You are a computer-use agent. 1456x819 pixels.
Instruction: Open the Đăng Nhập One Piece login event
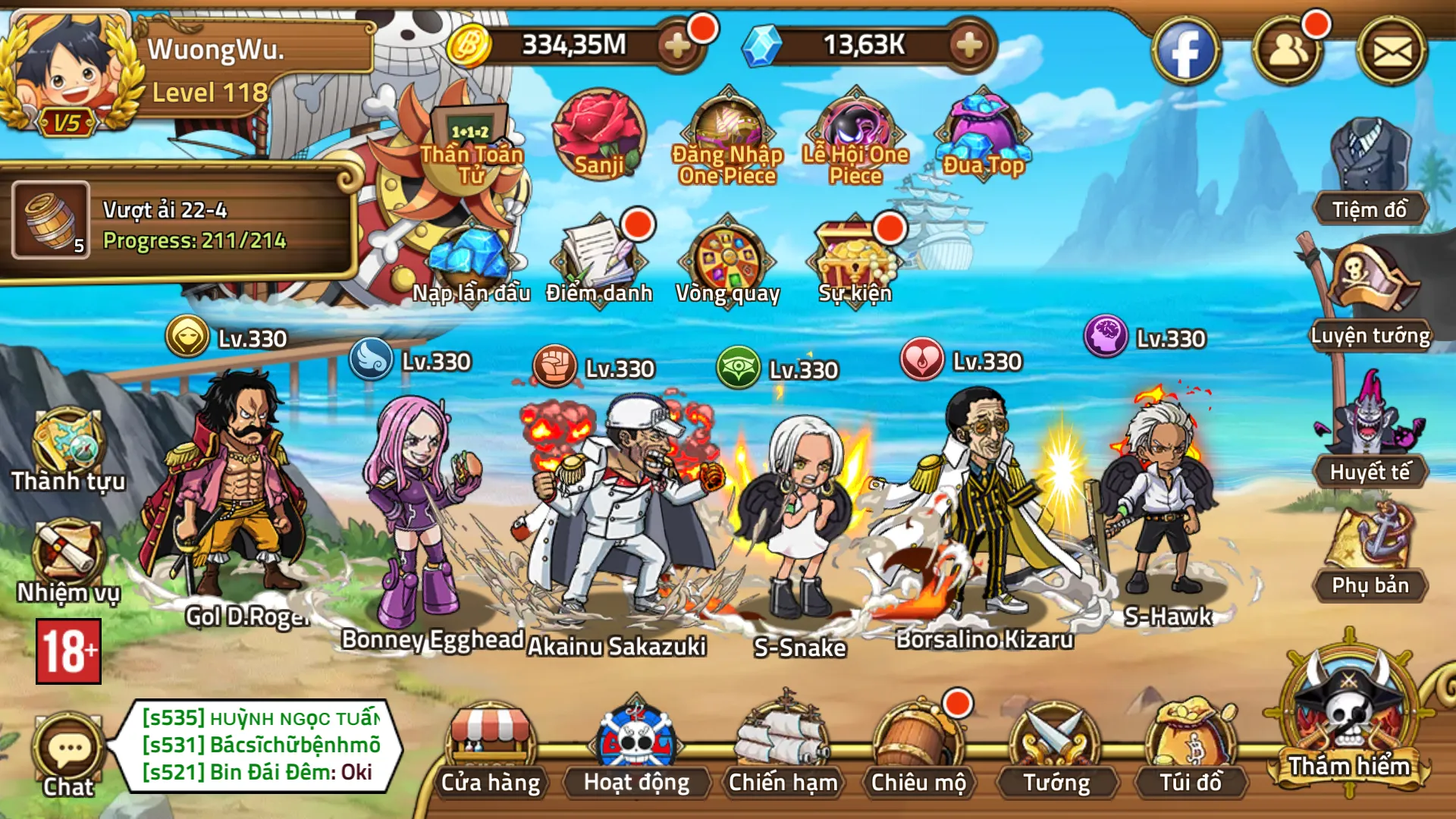pyautogui.click(x=726, y=129)
